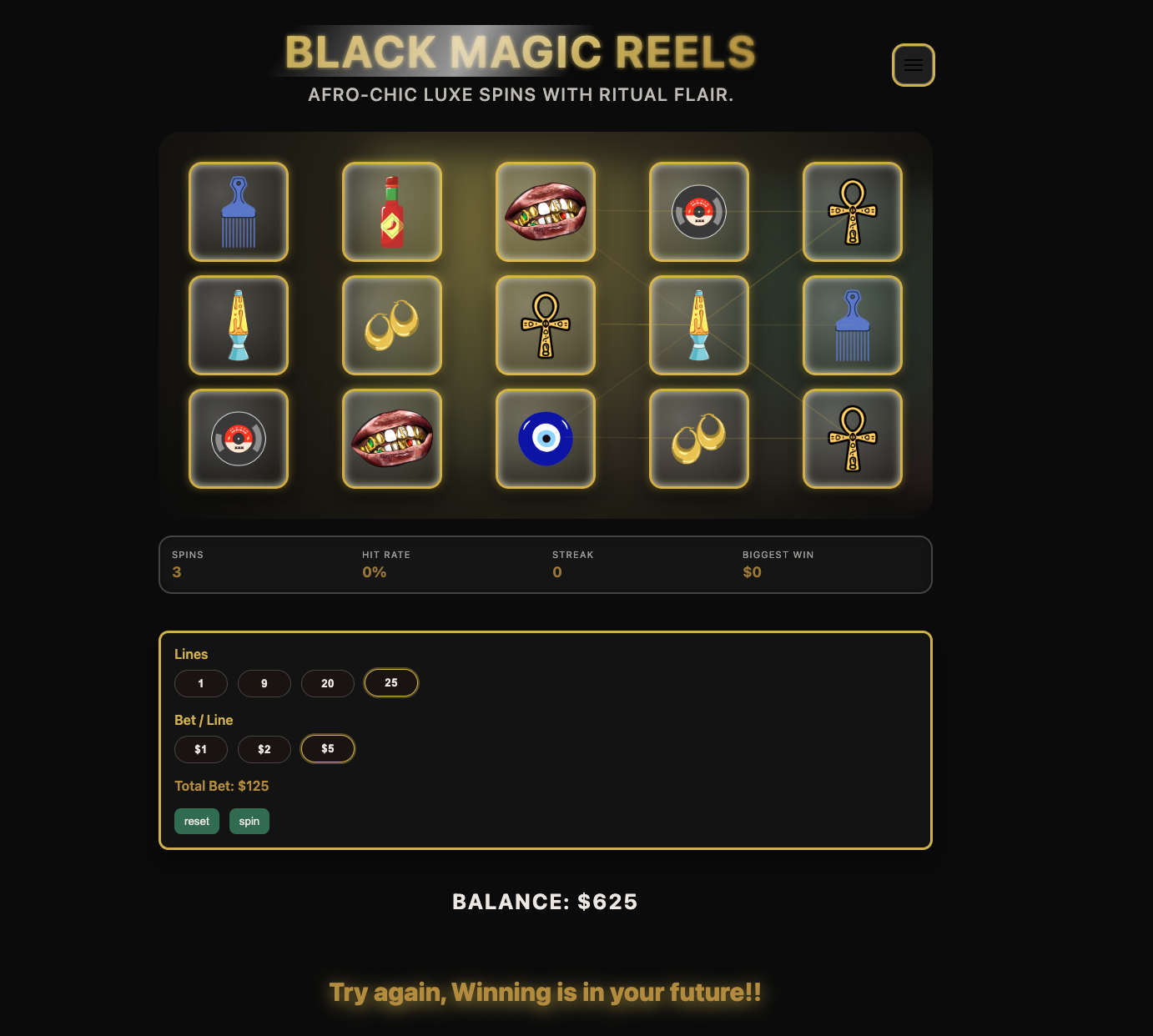Select the lava lamp symbol in the middle row

(x=239, y=325)
